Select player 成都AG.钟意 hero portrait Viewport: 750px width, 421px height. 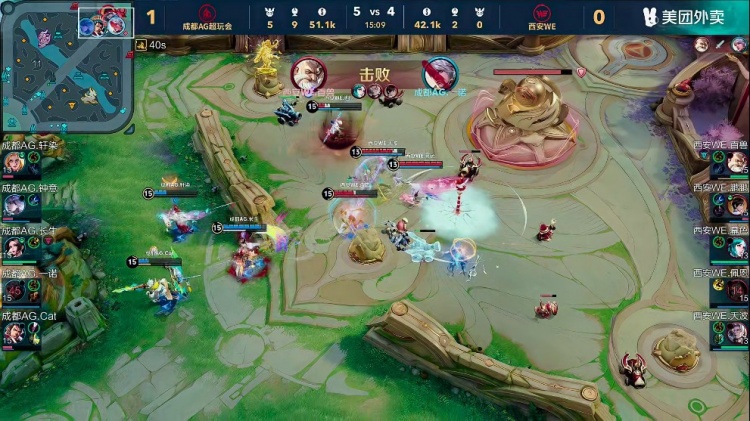coord(14,206)
